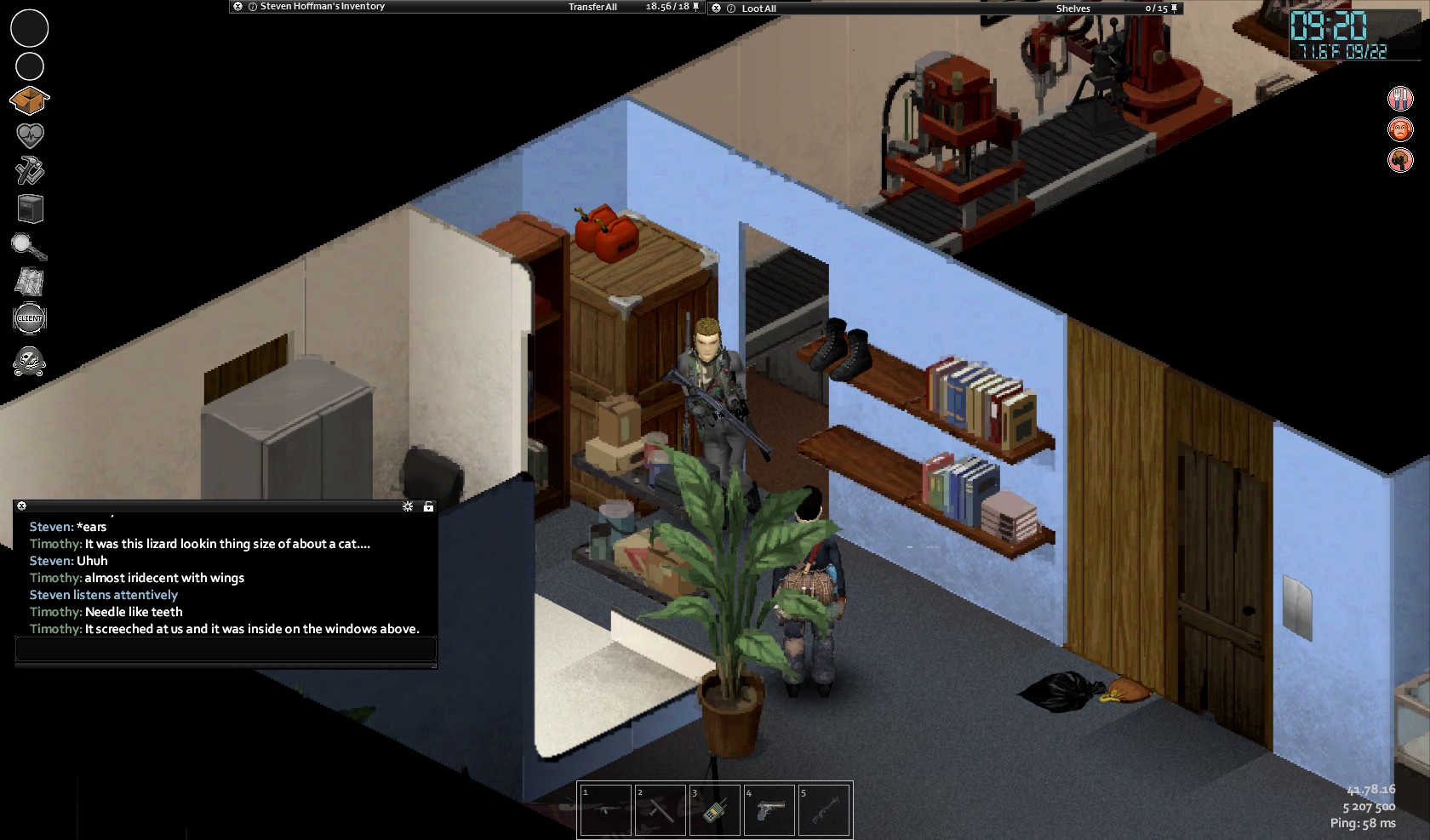Viewport: 1430px width, 840px height.
Task: Click the chat text entry box
Action: pyautogui.click(x=226, y=649)
